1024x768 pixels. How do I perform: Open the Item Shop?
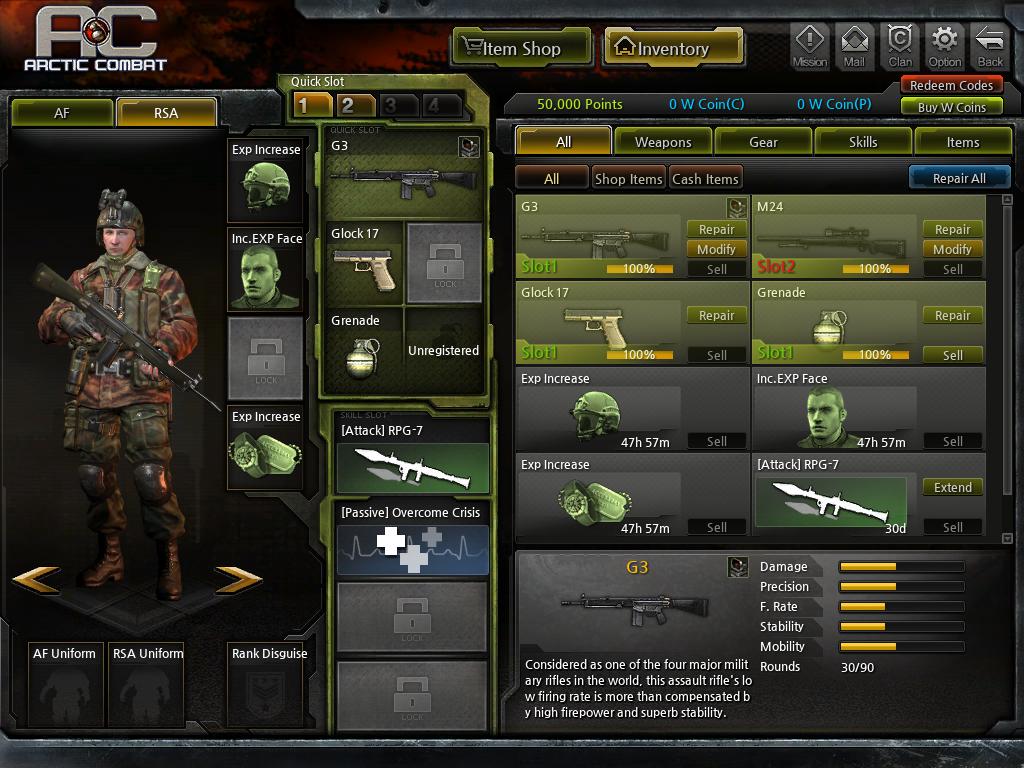tap(510, 48)
